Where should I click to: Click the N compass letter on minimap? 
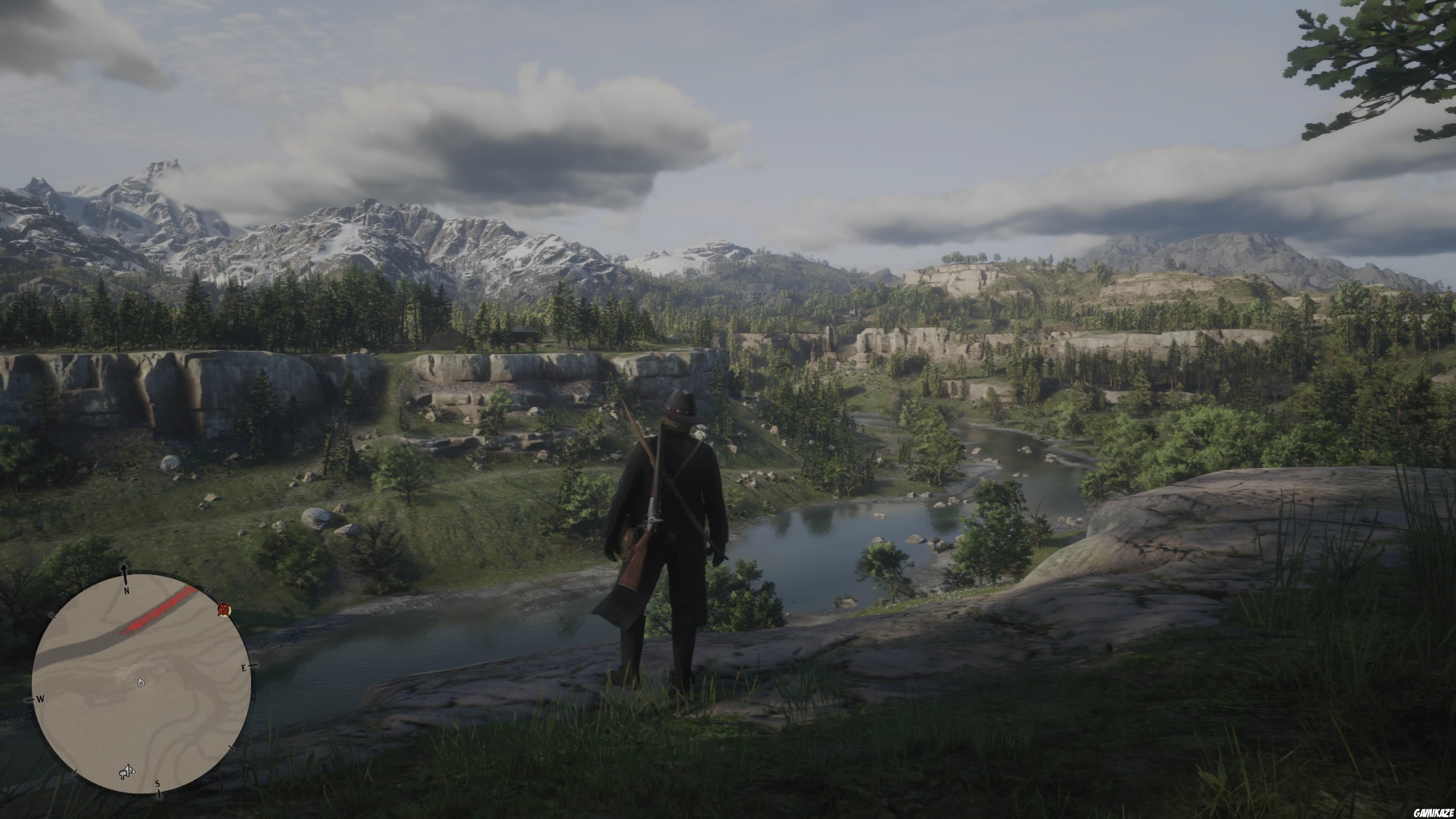[x=127, y=591]
